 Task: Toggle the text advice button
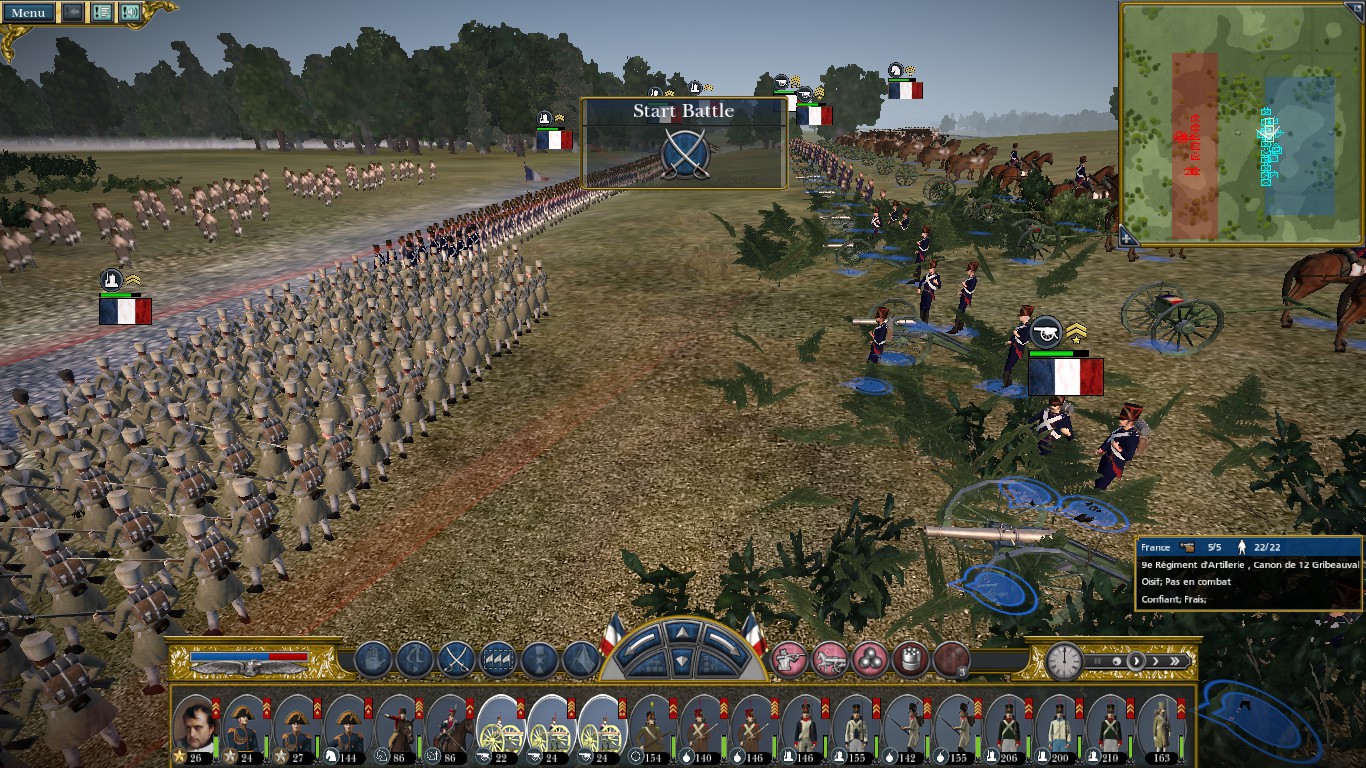(x=102, y=13)
